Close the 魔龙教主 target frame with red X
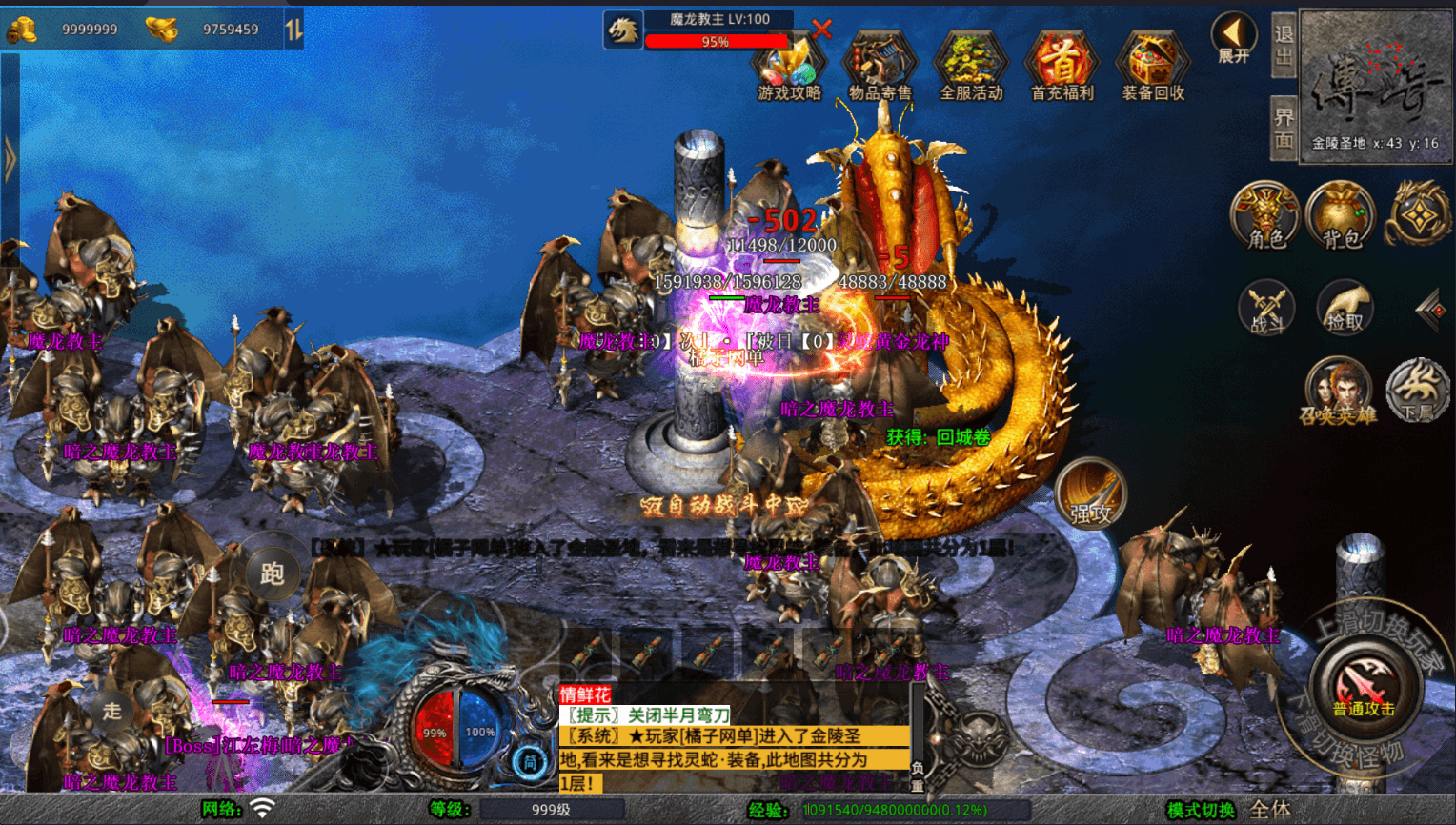 821,30
